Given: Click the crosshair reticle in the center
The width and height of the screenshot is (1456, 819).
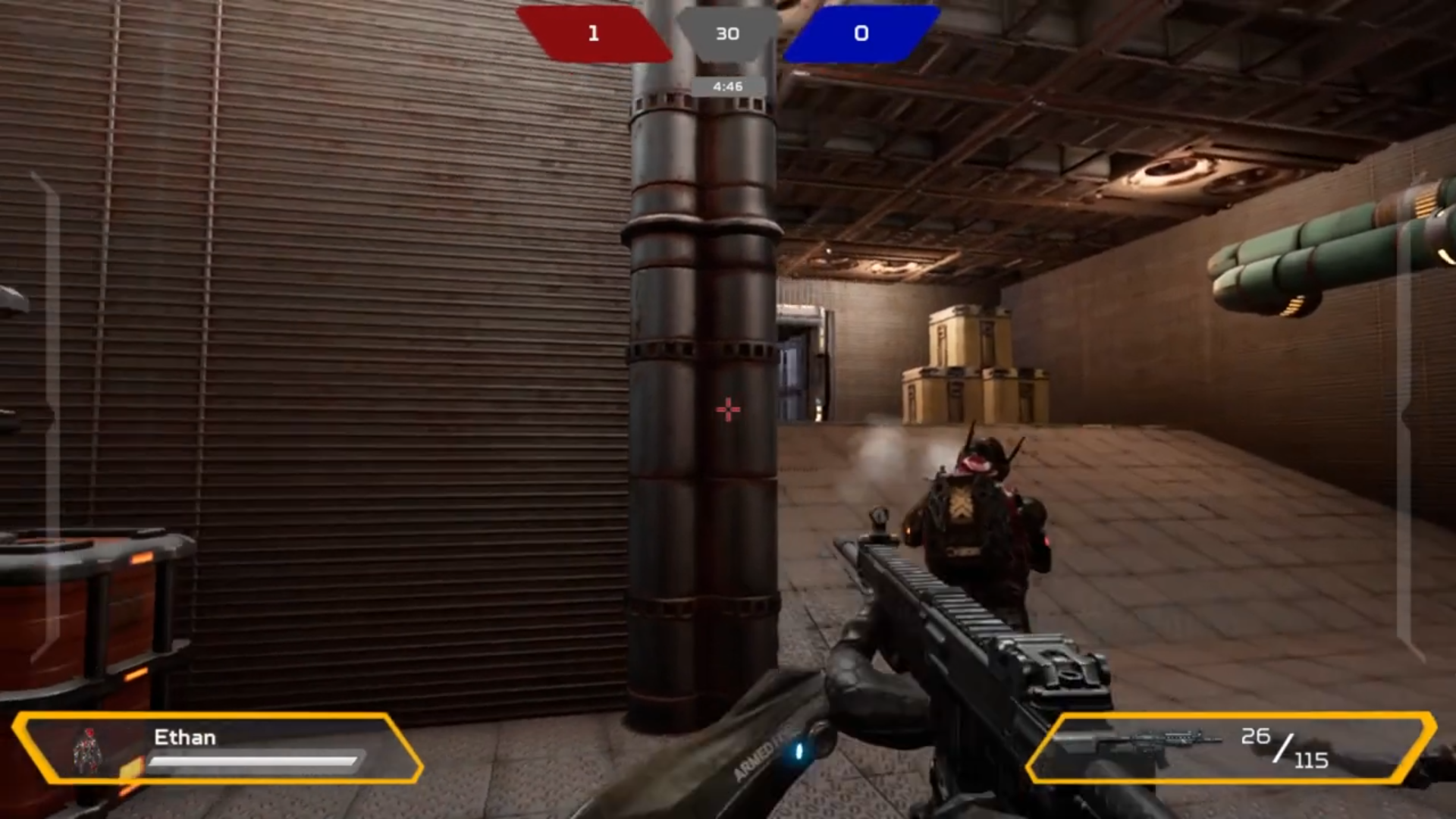Looking at the screenshot, I should tap(727, 409).
